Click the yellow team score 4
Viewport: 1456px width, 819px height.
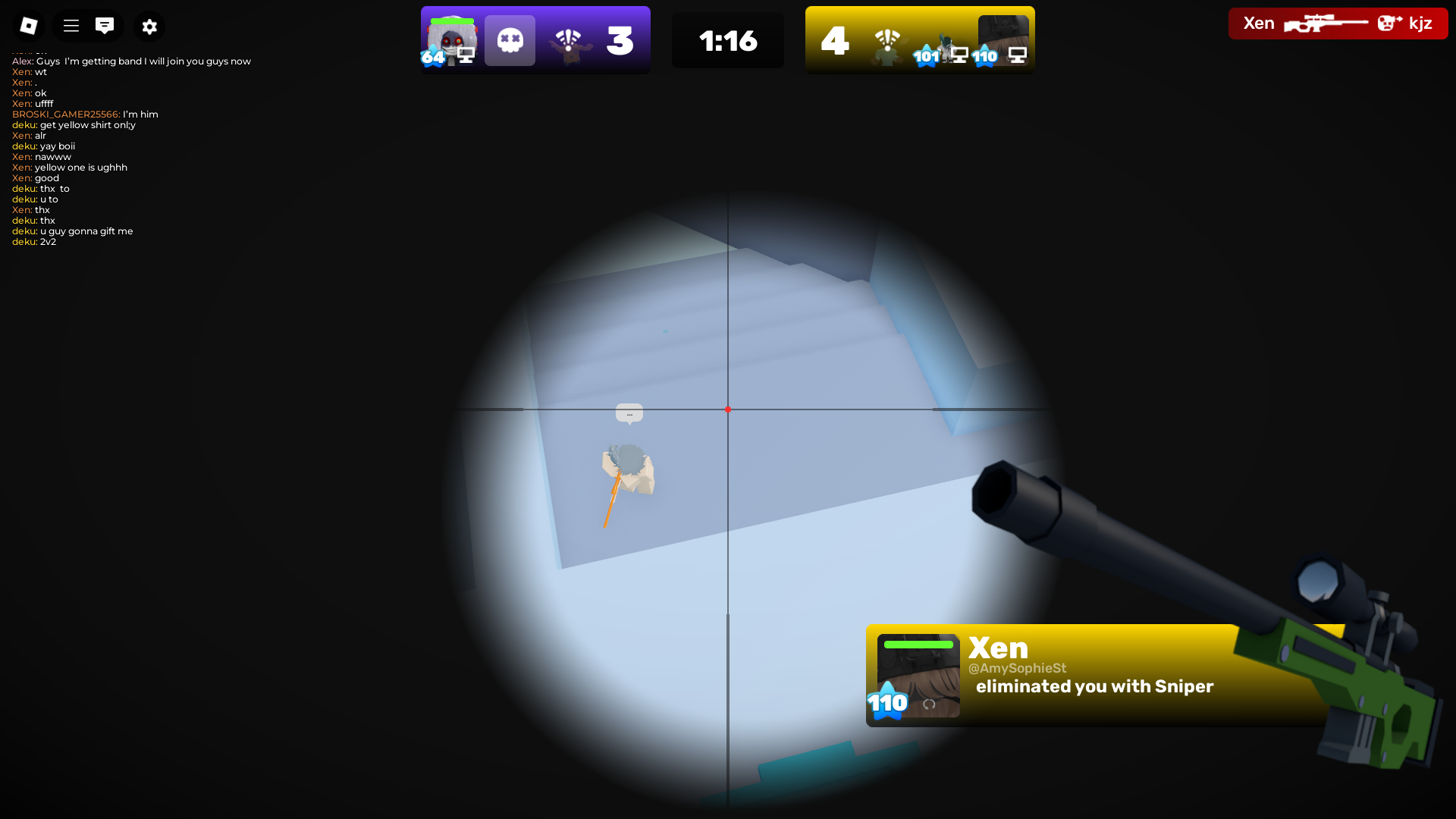pyautogui.click(x=834, y=42)
